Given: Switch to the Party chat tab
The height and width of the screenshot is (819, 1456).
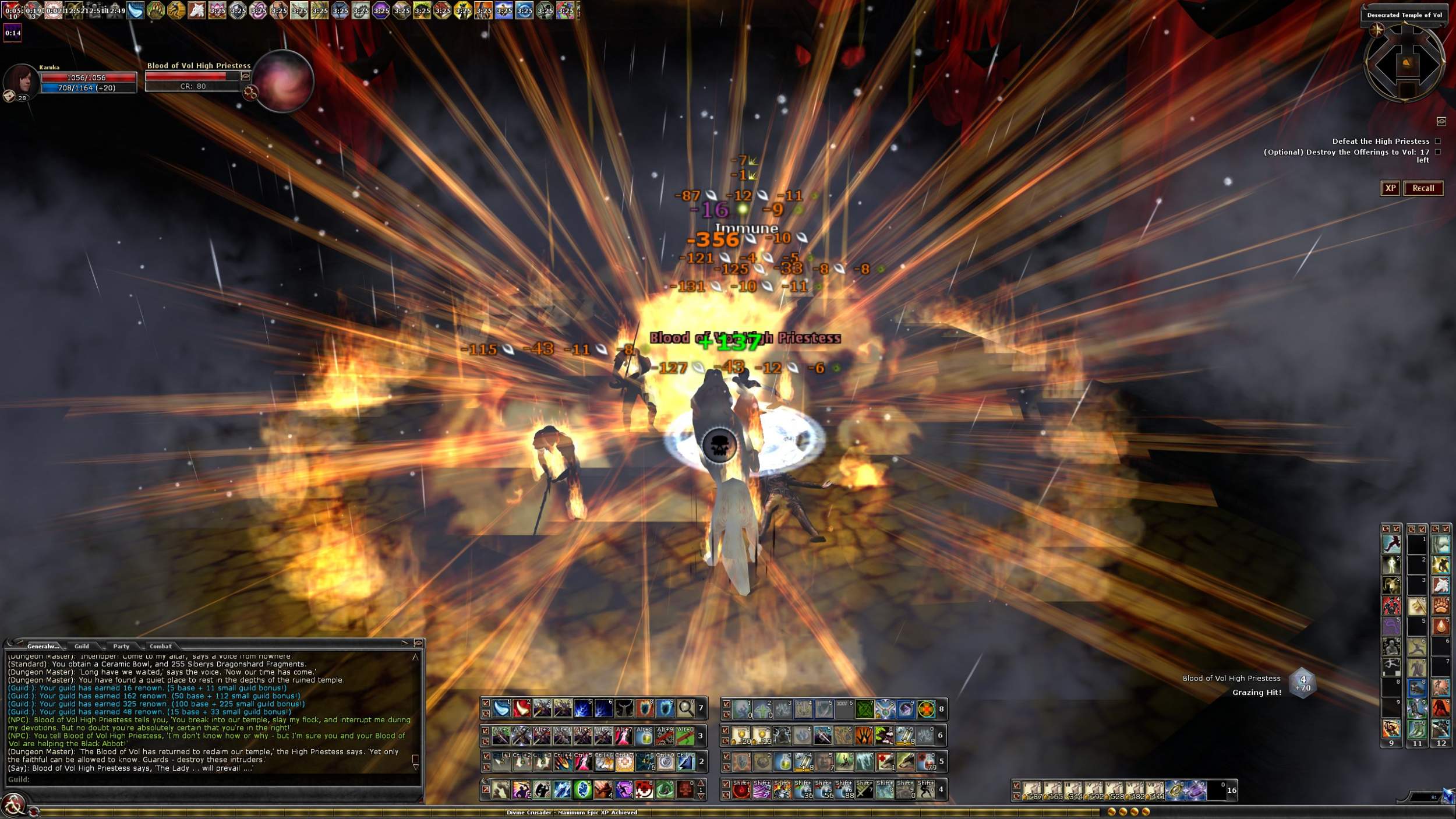Looking at the screenshot, I should [121, 646].
